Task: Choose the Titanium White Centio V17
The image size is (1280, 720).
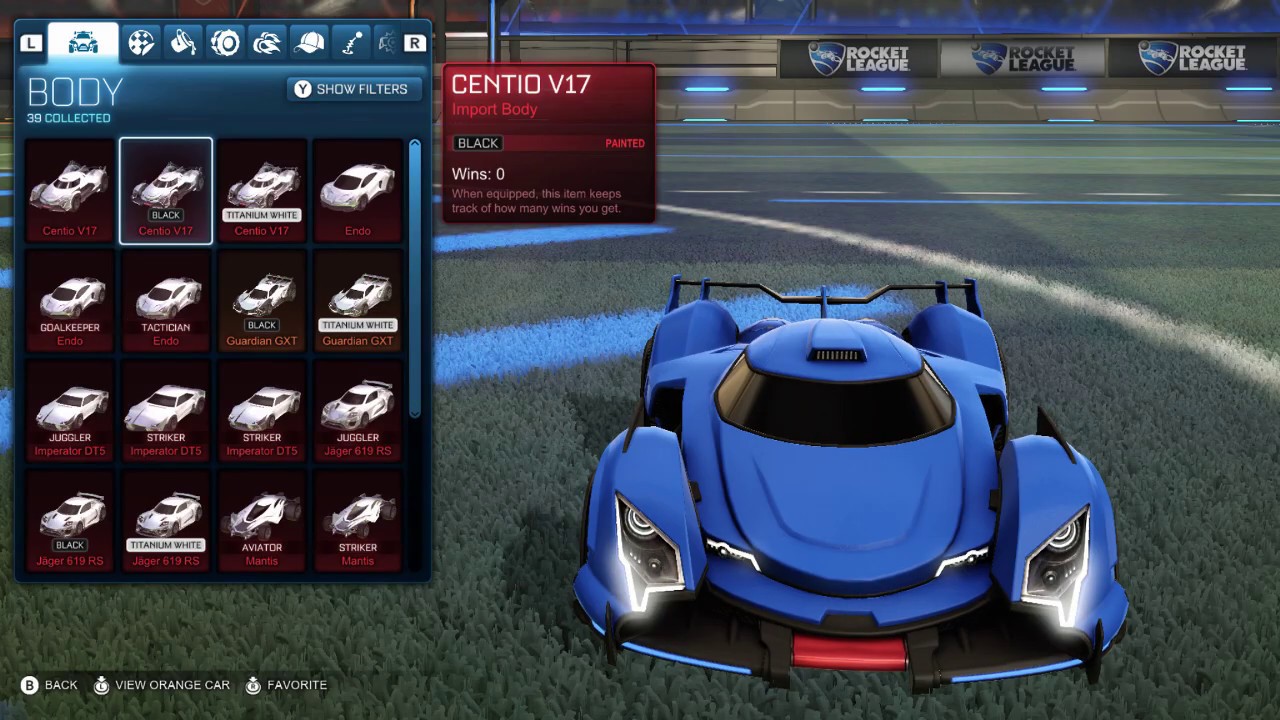Action: coord(262,190)
